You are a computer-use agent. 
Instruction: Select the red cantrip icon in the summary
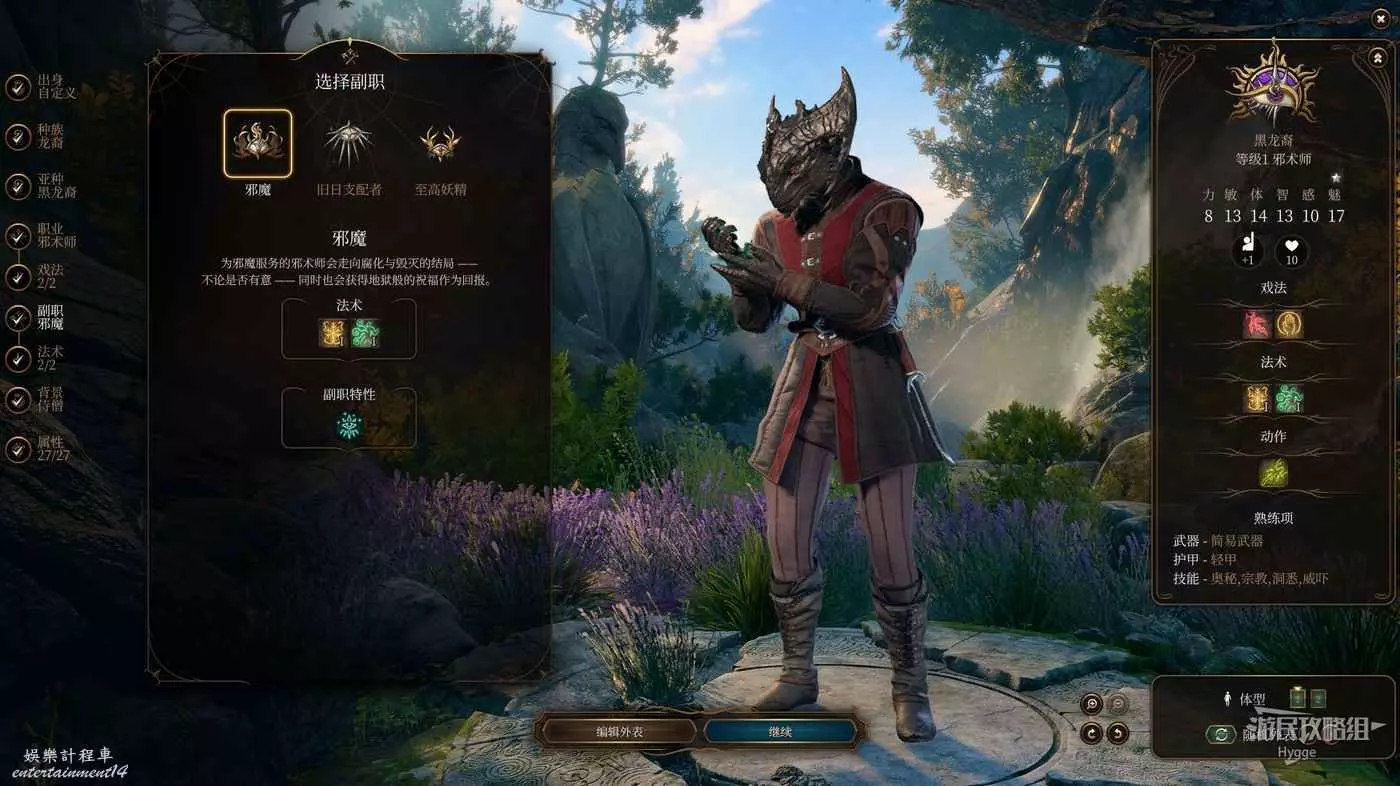tap(1257, 325)
